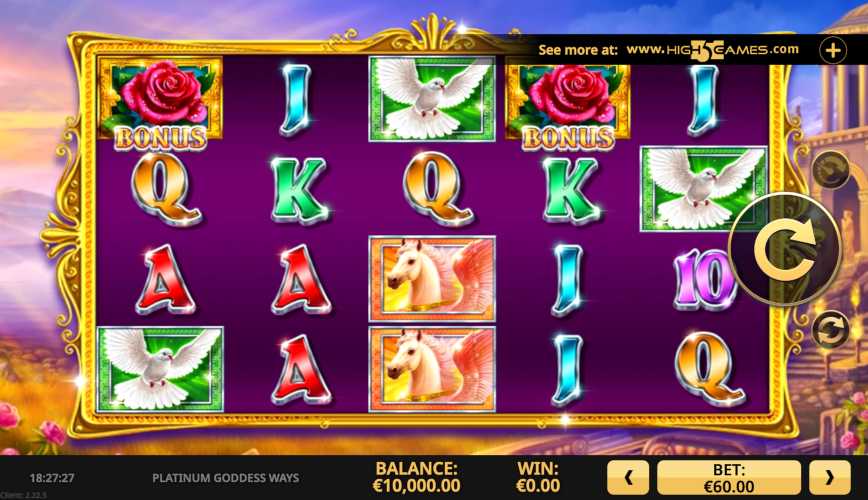868x500 pixels.
Task: Open the bet amount panel showing €60.00
Action: (729, 478)
